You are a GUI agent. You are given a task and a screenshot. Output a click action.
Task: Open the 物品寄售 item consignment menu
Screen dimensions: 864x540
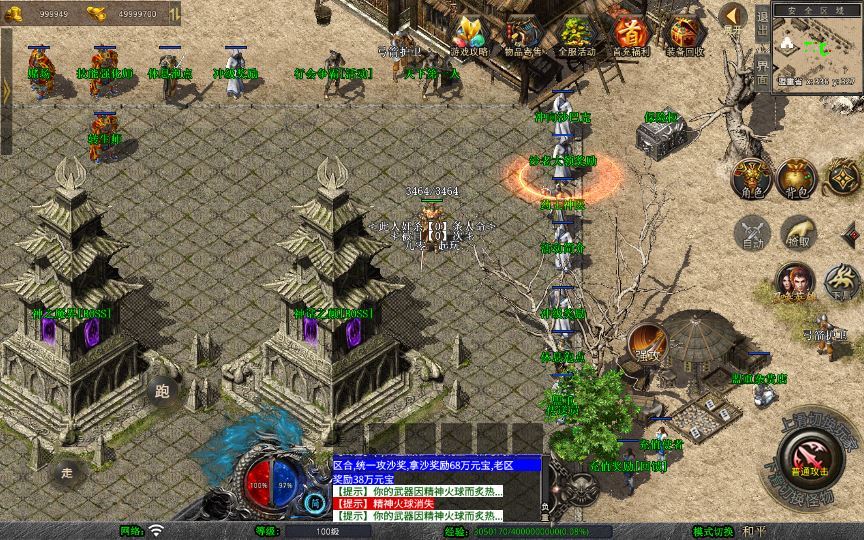(x=522, y=36)
